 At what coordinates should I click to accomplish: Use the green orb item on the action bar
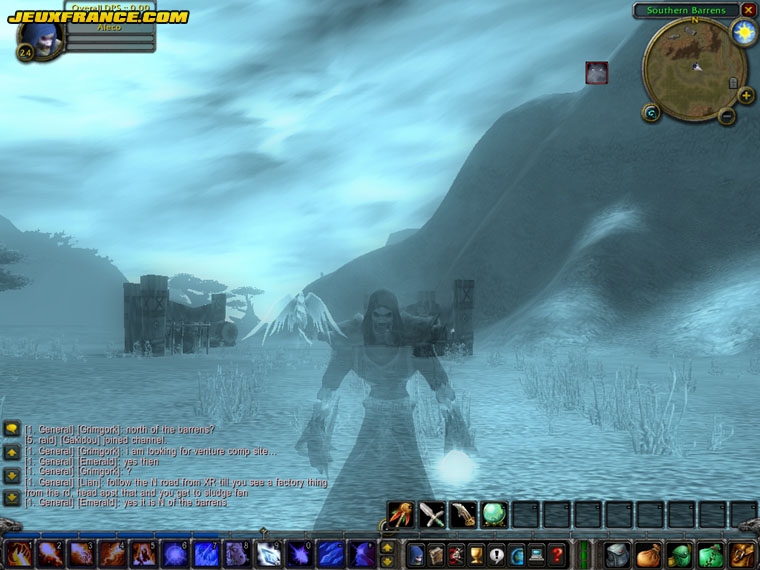point(494,515)
